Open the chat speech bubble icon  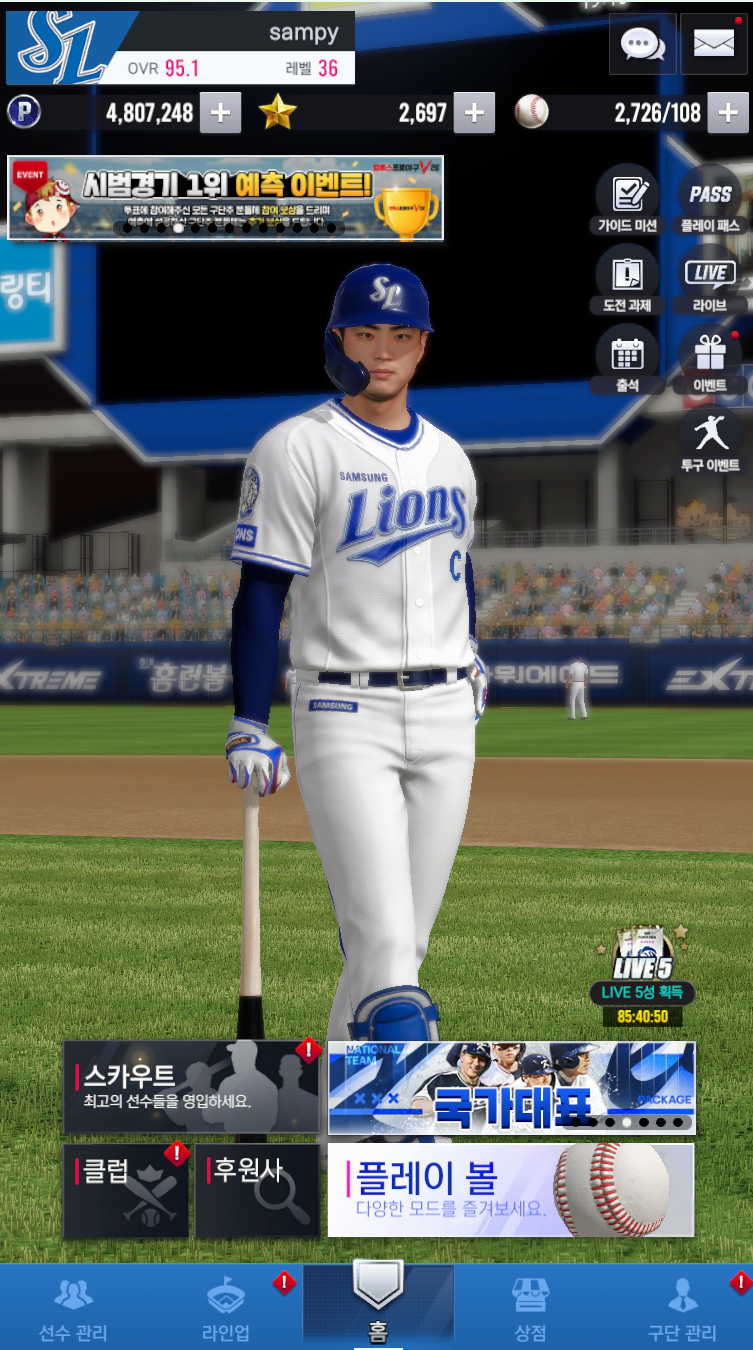[643, 44]
